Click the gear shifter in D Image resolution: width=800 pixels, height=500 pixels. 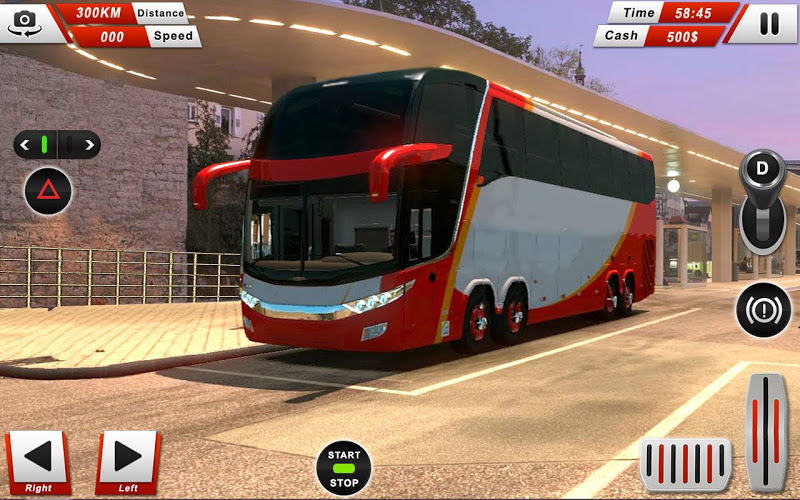pyautogui.click(x=763, y=200)
